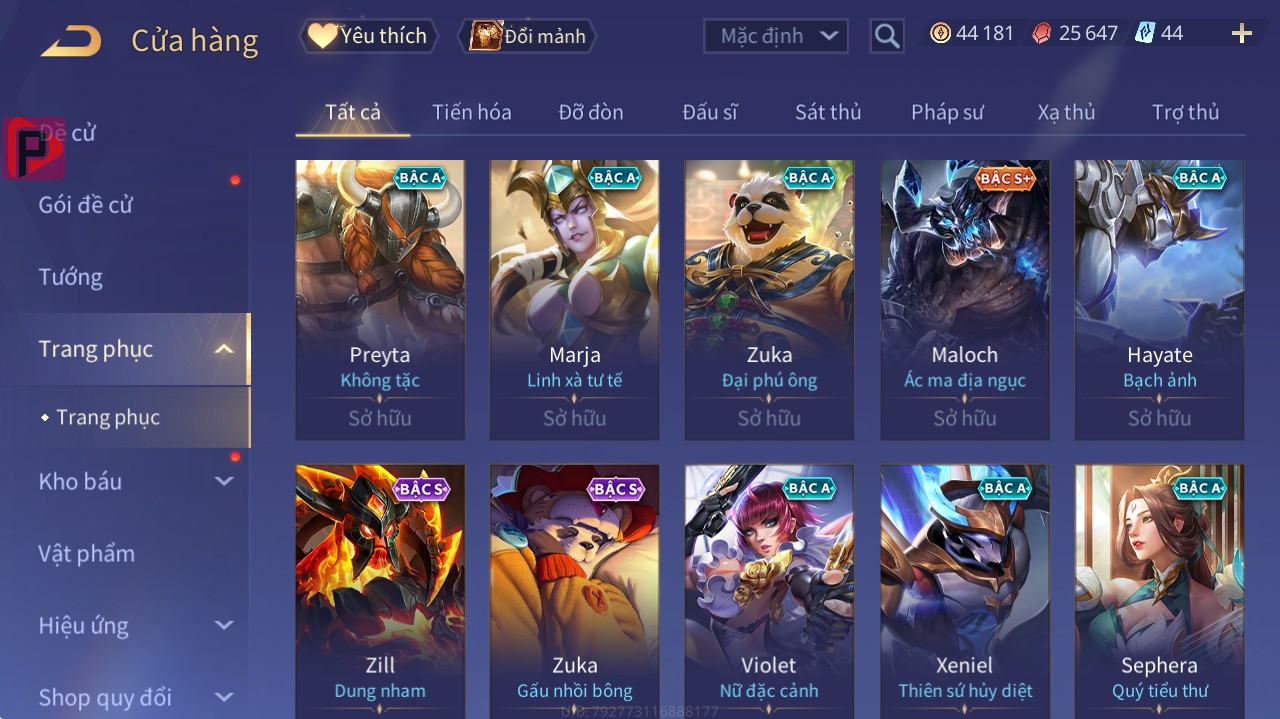Open Gói đề cử in sidebar
Image resolution: width=1280 pixels, height=719 pixels.
[x=86, y=205]
